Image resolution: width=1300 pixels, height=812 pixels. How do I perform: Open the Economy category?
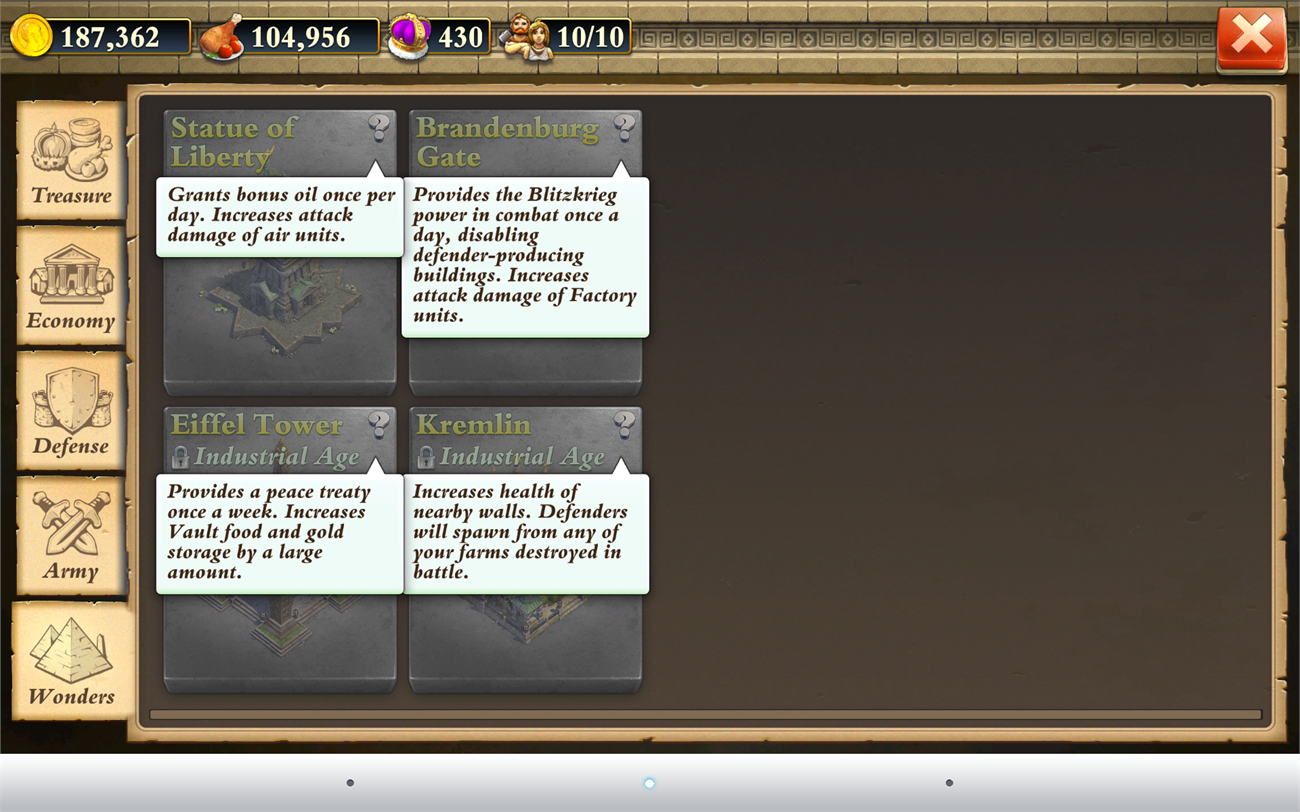tap(71, 285)
